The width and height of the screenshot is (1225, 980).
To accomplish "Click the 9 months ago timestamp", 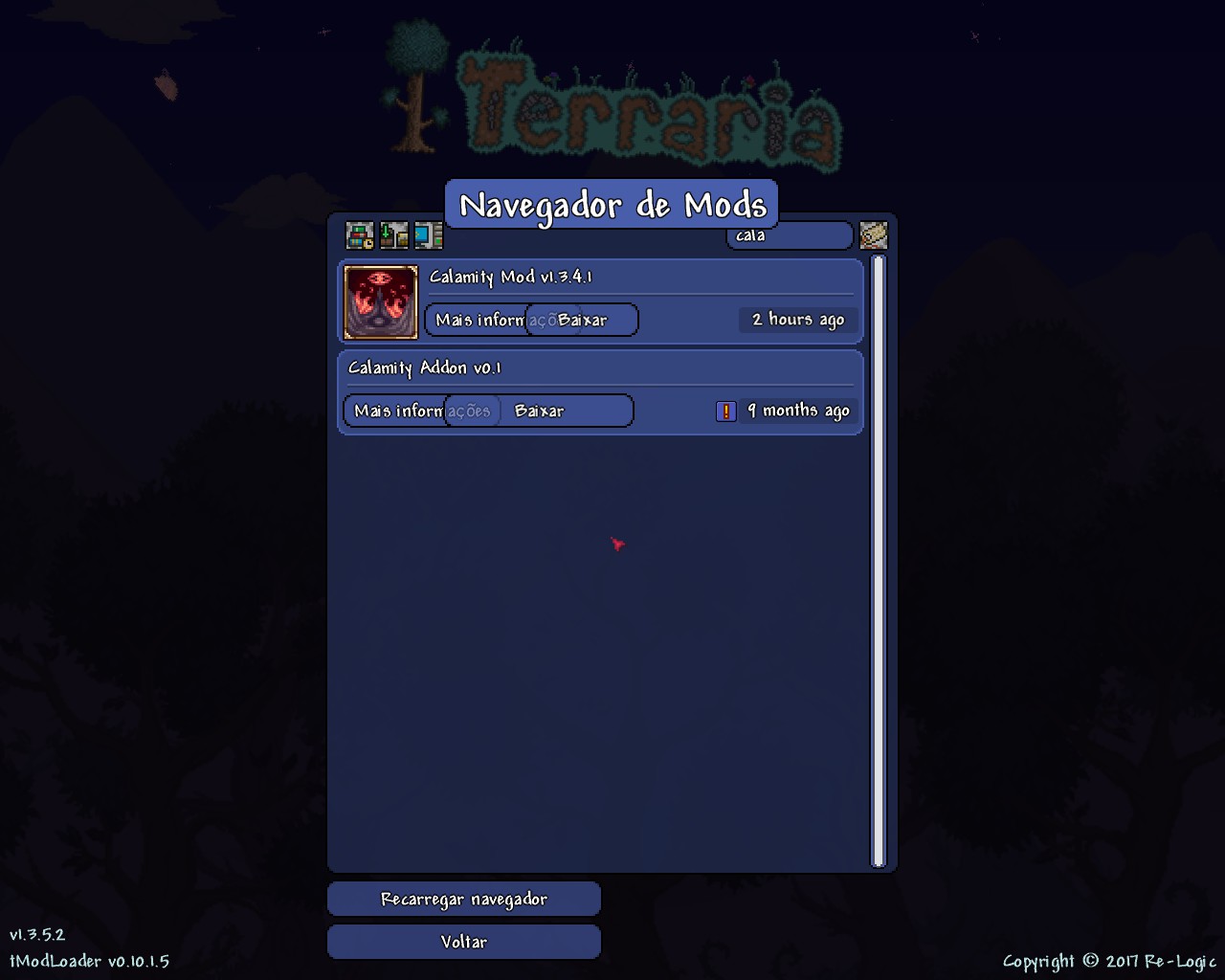I will 799,411.
